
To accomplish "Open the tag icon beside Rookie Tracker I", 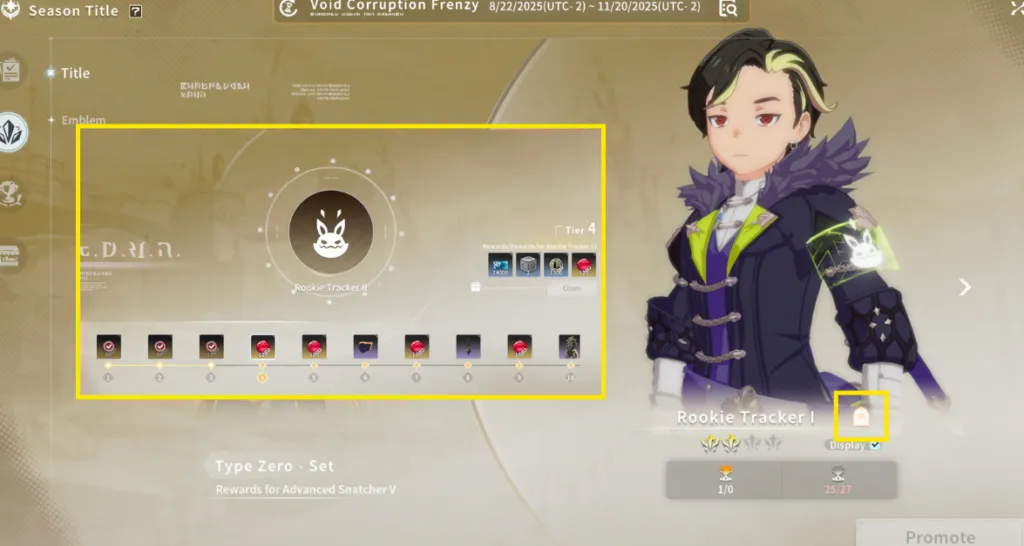I will point(859,416).
